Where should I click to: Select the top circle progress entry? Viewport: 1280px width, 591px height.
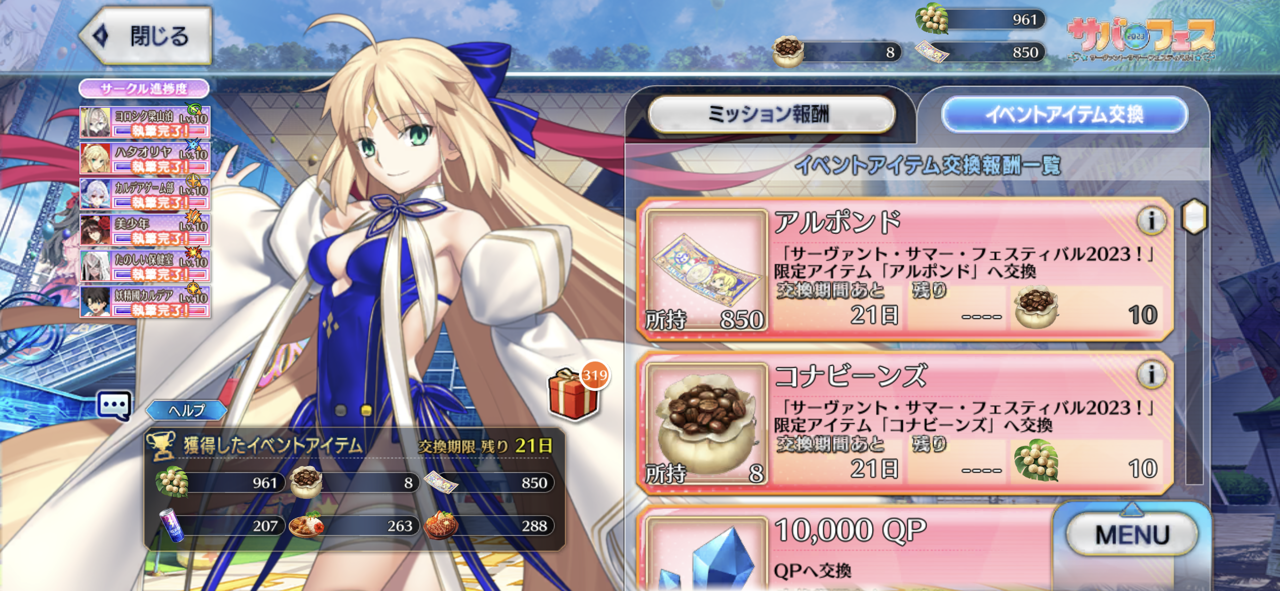tap(145, 122)
